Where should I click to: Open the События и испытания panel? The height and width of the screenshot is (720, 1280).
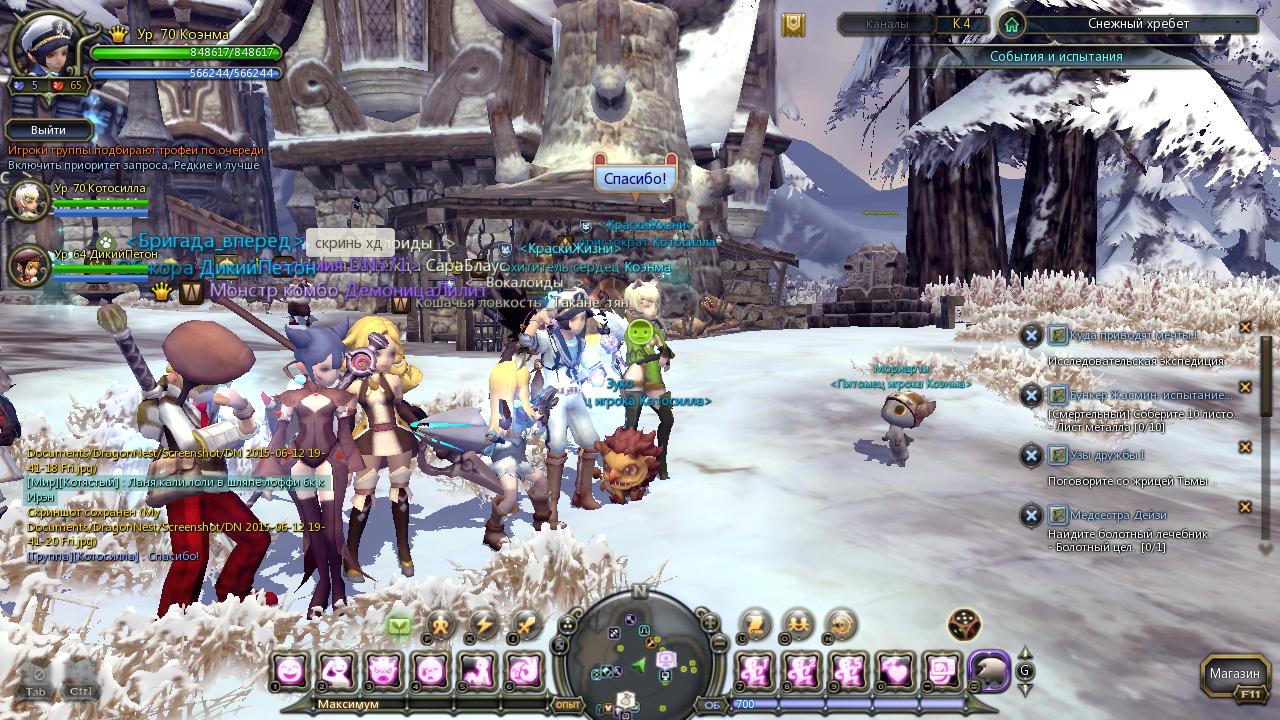(1056, 57)
